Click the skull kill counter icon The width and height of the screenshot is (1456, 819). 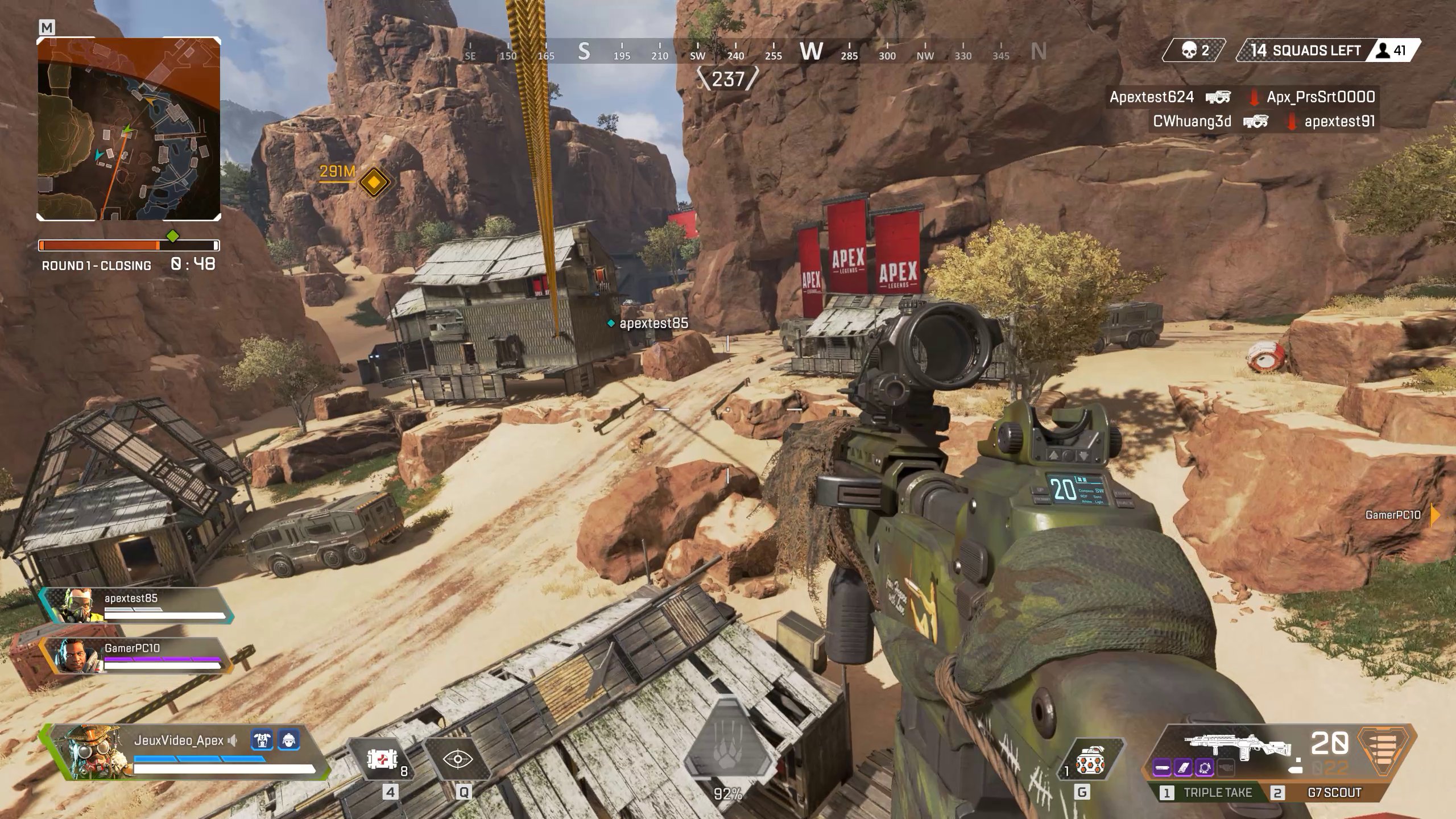pyautogui.click(x=1190, y=51)
